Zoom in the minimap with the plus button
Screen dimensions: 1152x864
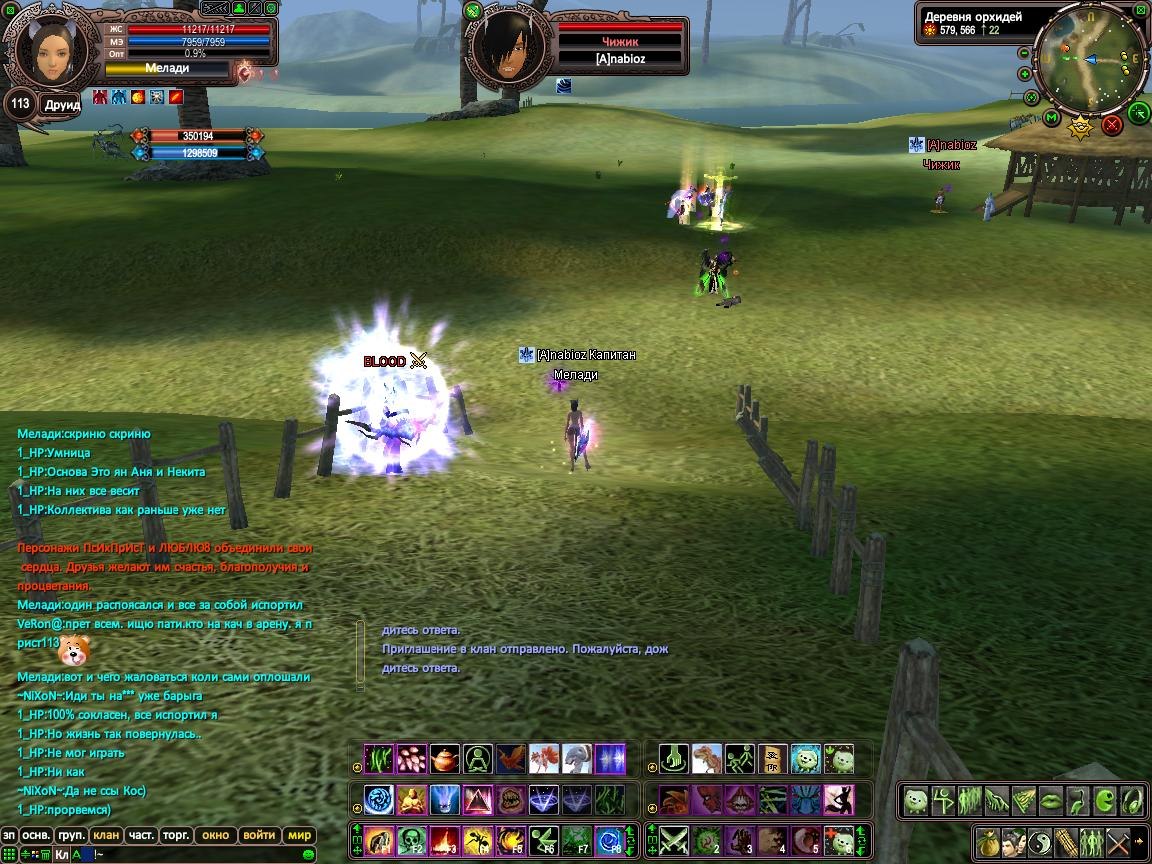pos(1024,74)
